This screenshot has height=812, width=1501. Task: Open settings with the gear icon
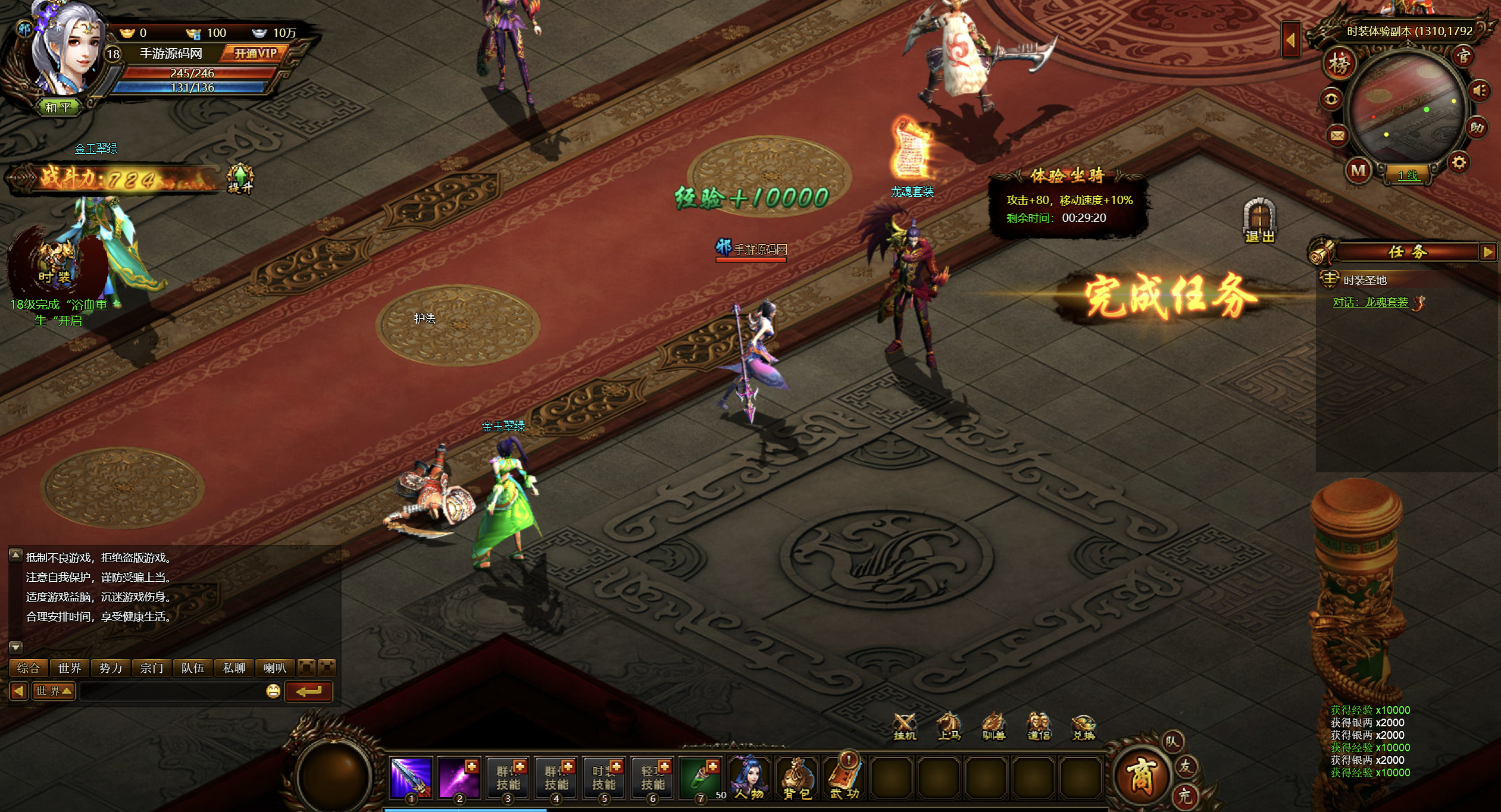[1459, 162]
